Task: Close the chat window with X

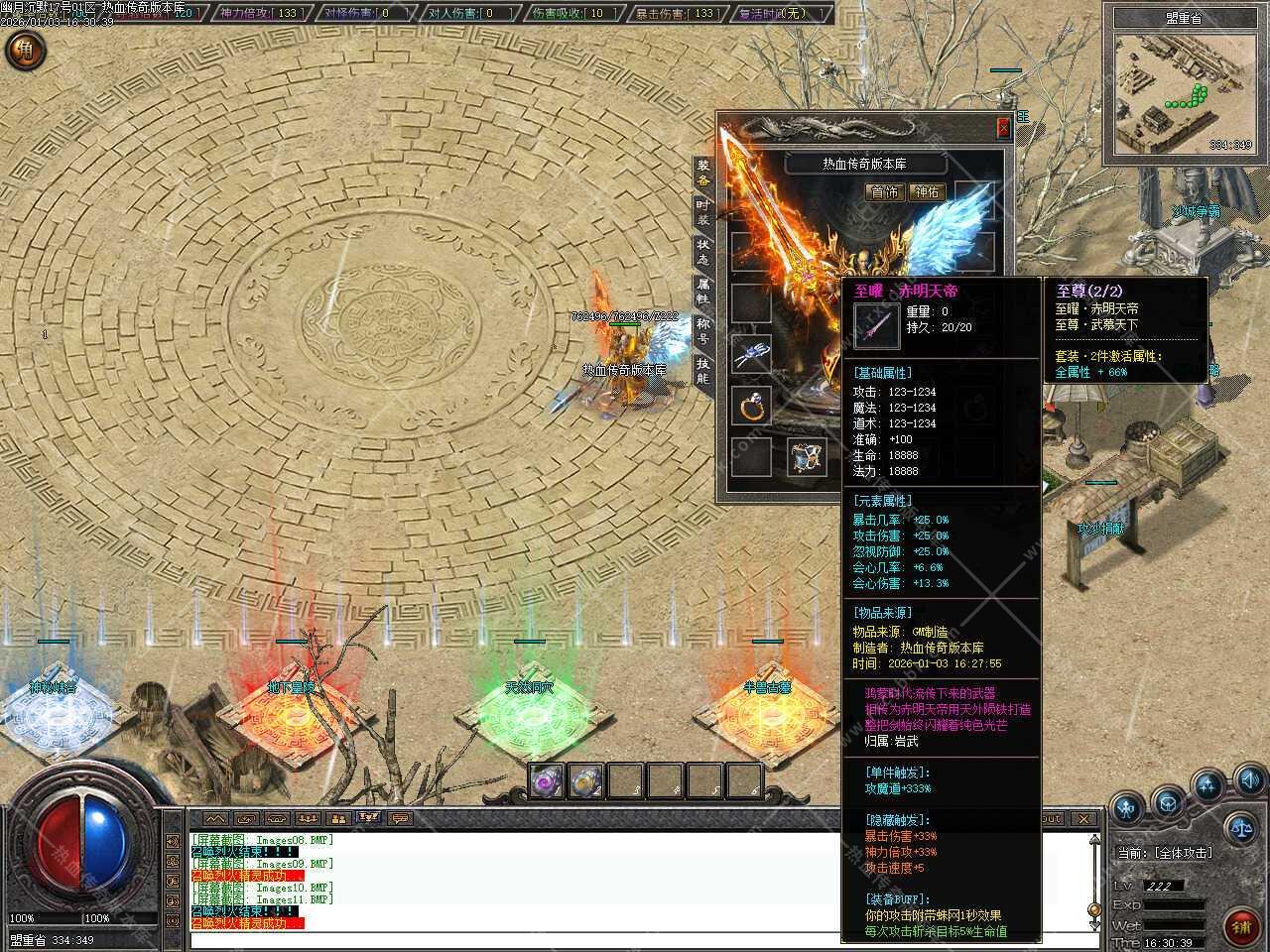Action: [x=1083, y=818]
